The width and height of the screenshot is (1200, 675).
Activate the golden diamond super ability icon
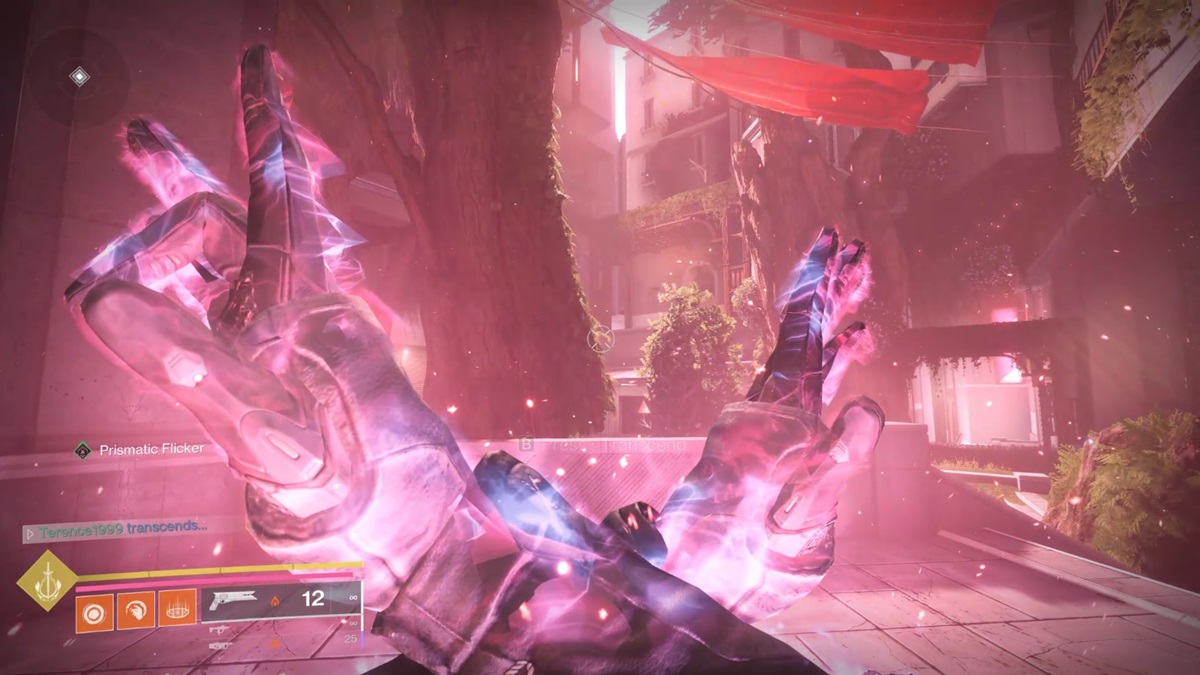pos(46,580)
